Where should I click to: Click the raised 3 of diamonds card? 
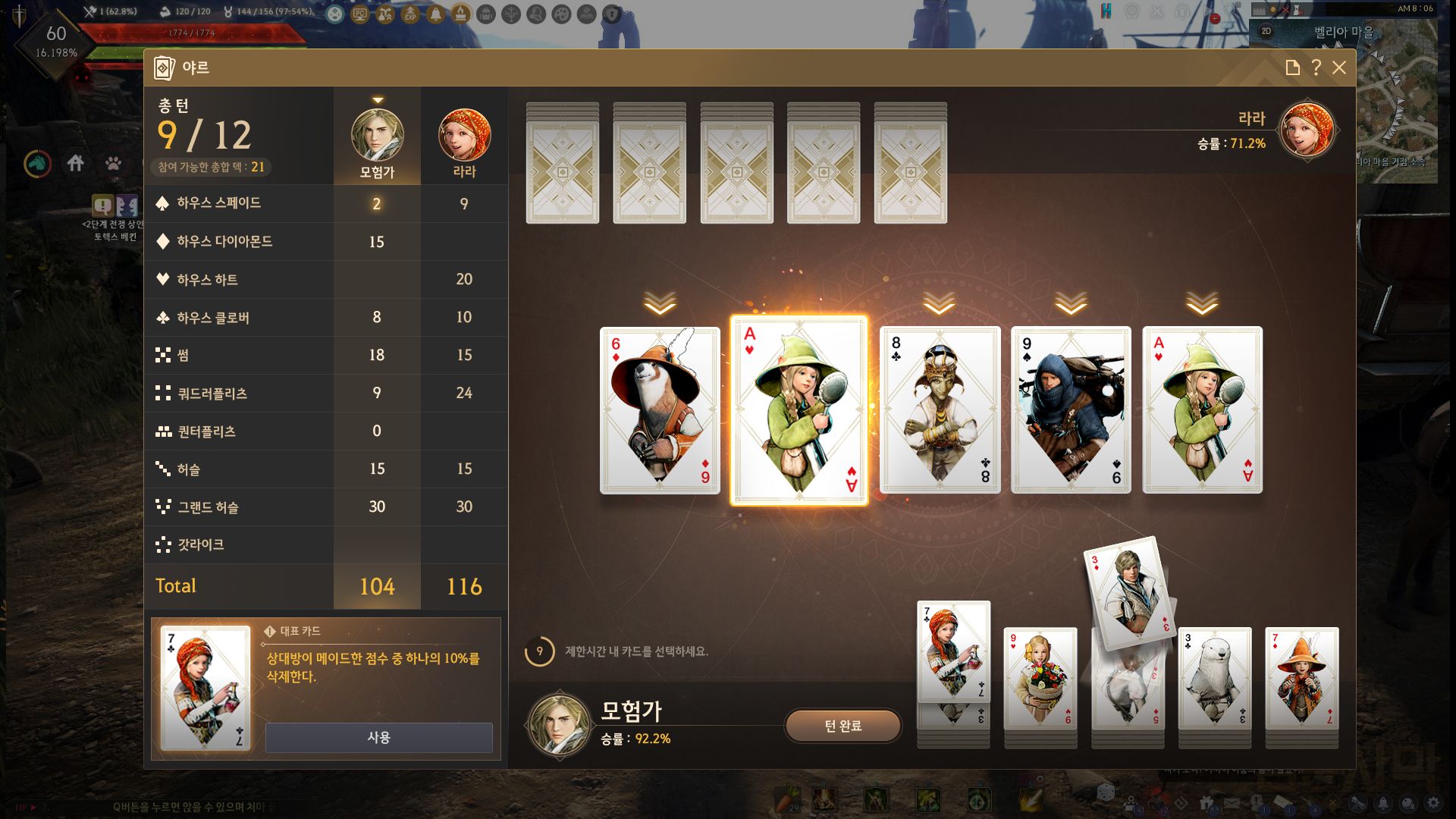click(1129, 591)
